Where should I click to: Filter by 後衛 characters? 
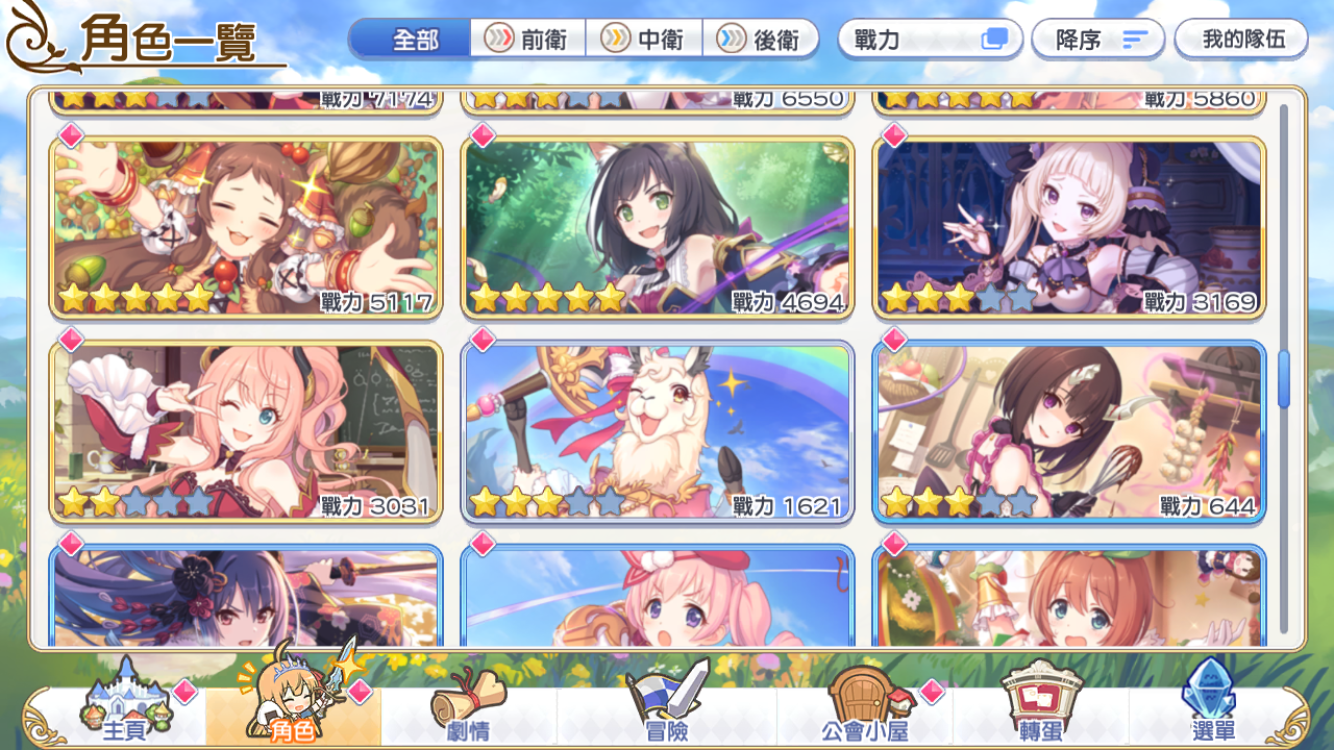(x=761, y=39)
